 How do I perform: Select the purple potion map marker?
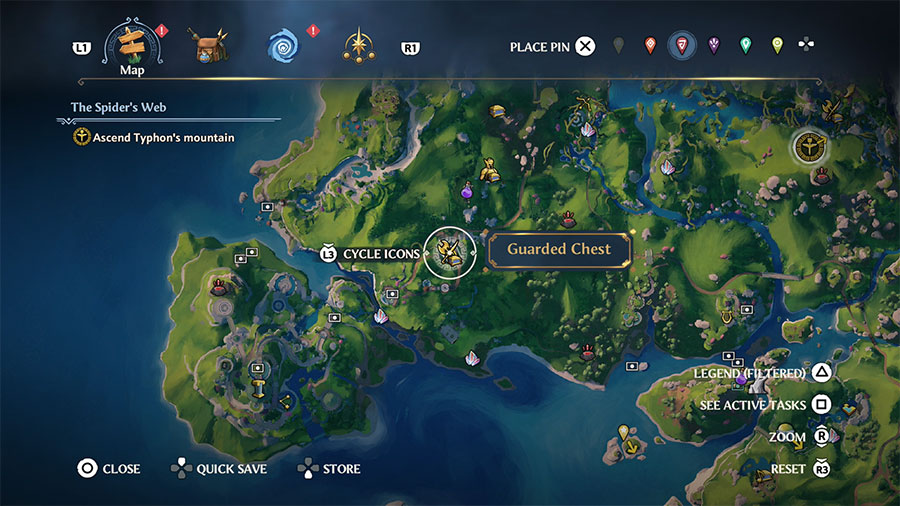tap(466, 189)
